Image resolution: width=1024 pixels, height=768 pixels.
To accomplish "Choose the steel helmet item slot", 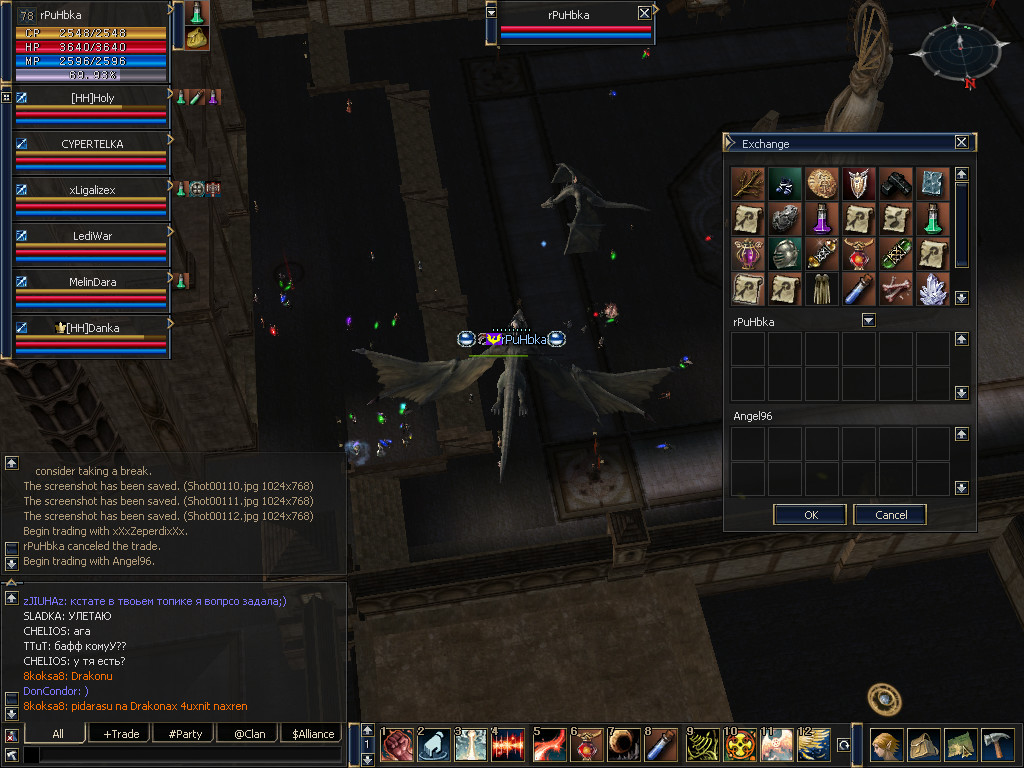I will click(785, 253).
